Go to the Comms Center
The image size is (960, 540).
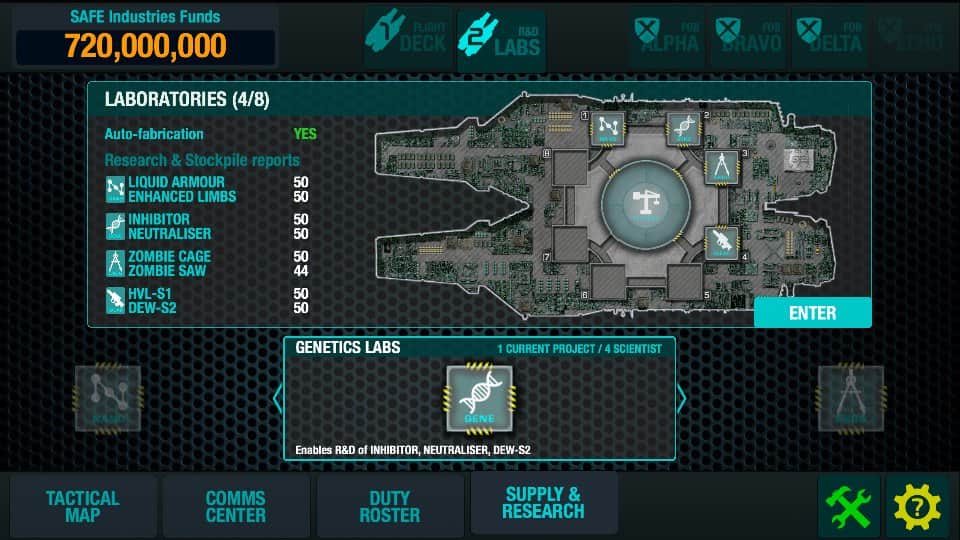236,506
